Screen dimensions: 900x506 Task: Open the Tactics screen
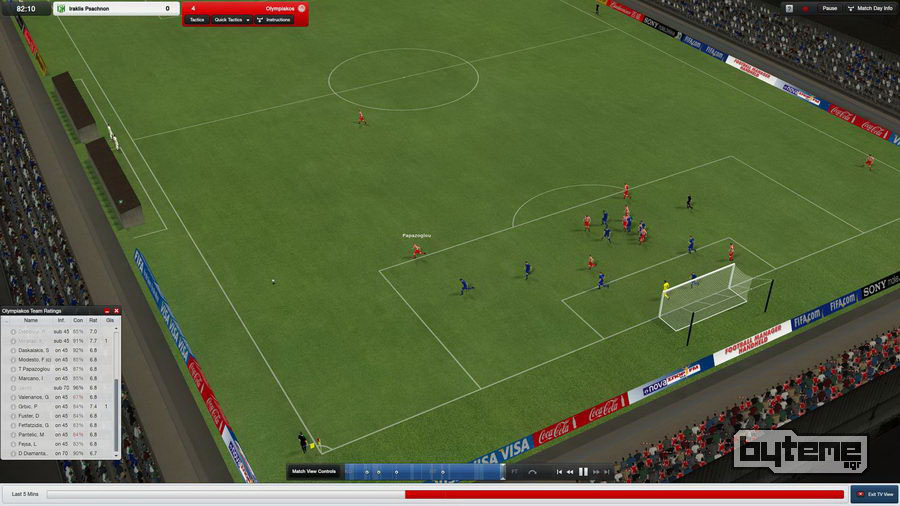tap(197, 19)
